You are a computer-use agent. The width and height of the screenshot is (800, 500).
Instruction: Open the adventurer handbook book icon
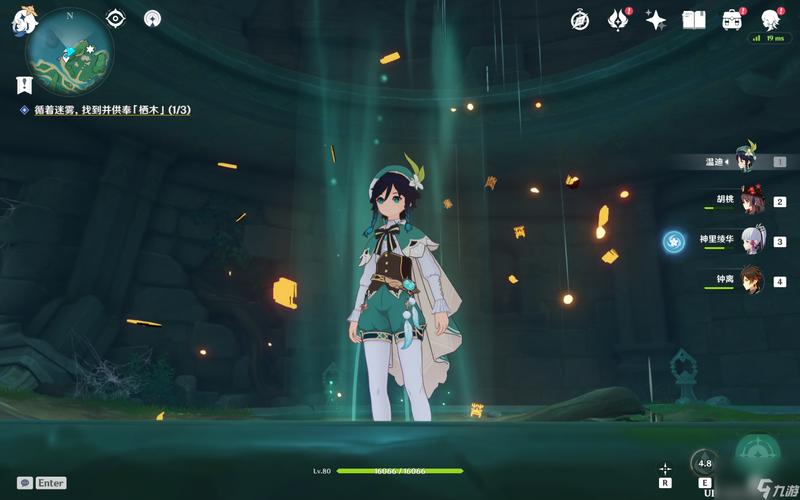[x=694, y=20]
